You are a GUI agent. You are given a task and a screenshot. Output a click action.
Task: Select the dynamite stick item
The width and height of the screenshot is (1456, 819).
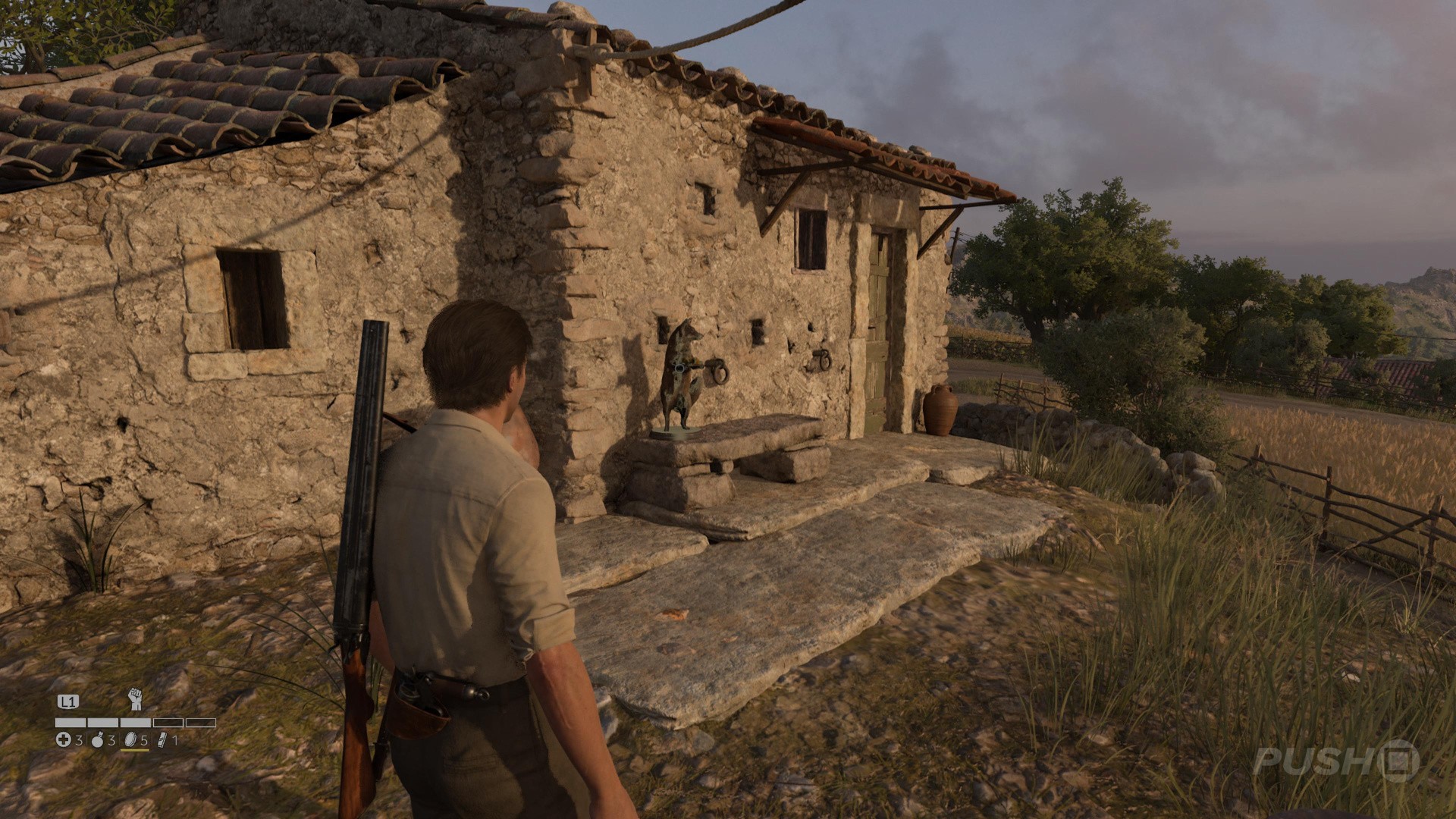(162, 740)
